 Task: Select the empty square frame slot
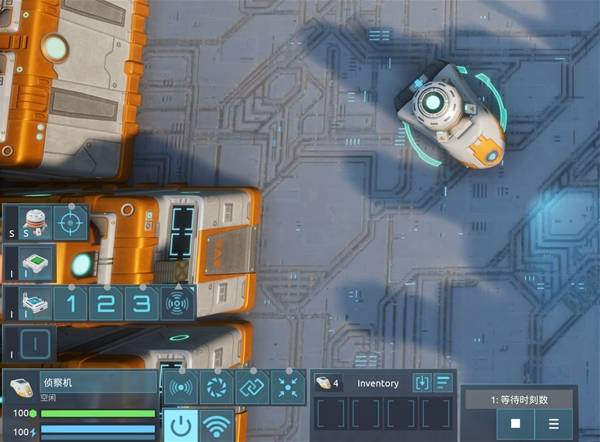(34, 342)
